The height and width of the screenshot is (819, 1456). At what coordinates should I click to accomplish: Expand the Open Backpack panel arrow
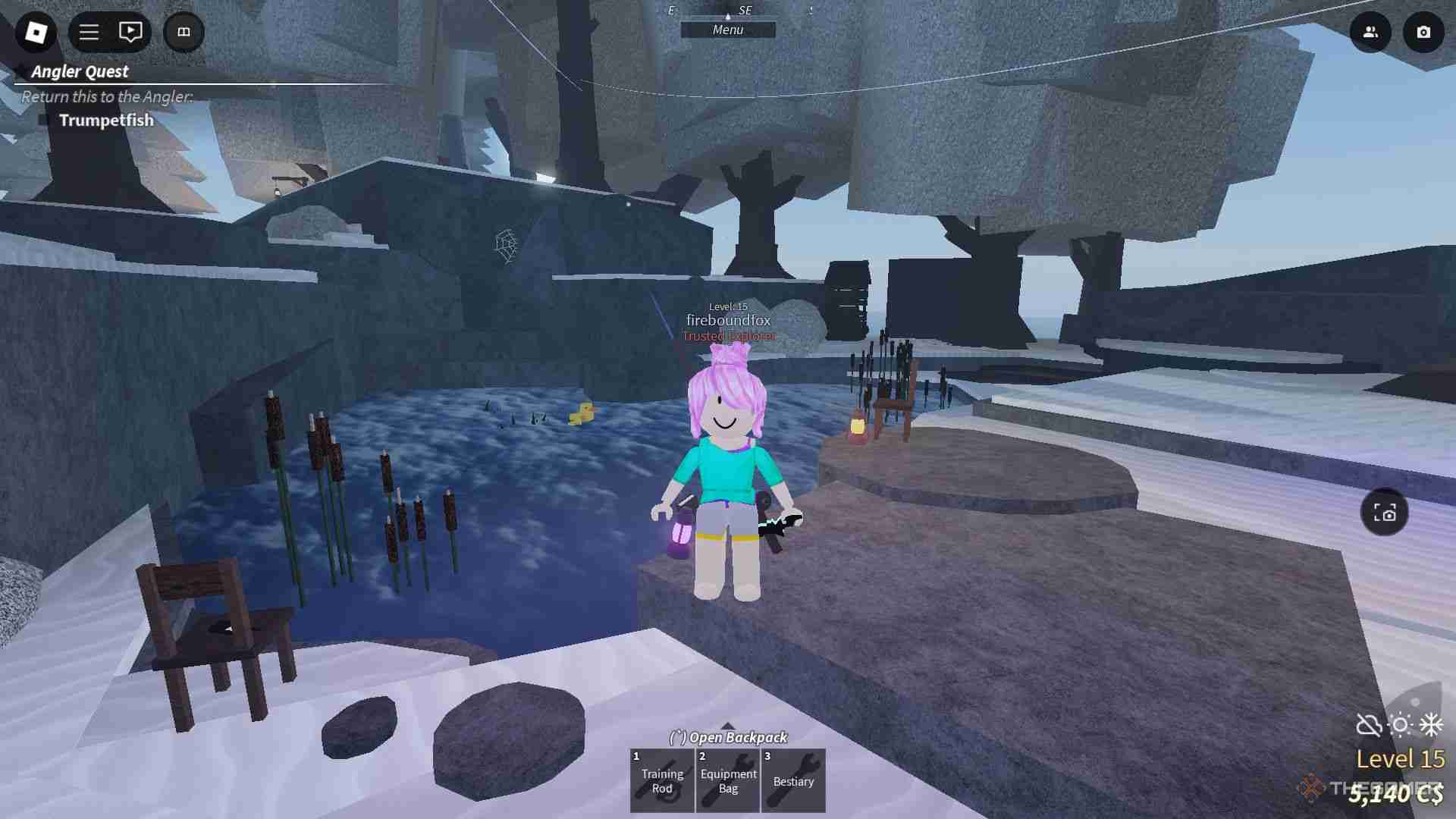pyautogui.click(x=728, y=724)
